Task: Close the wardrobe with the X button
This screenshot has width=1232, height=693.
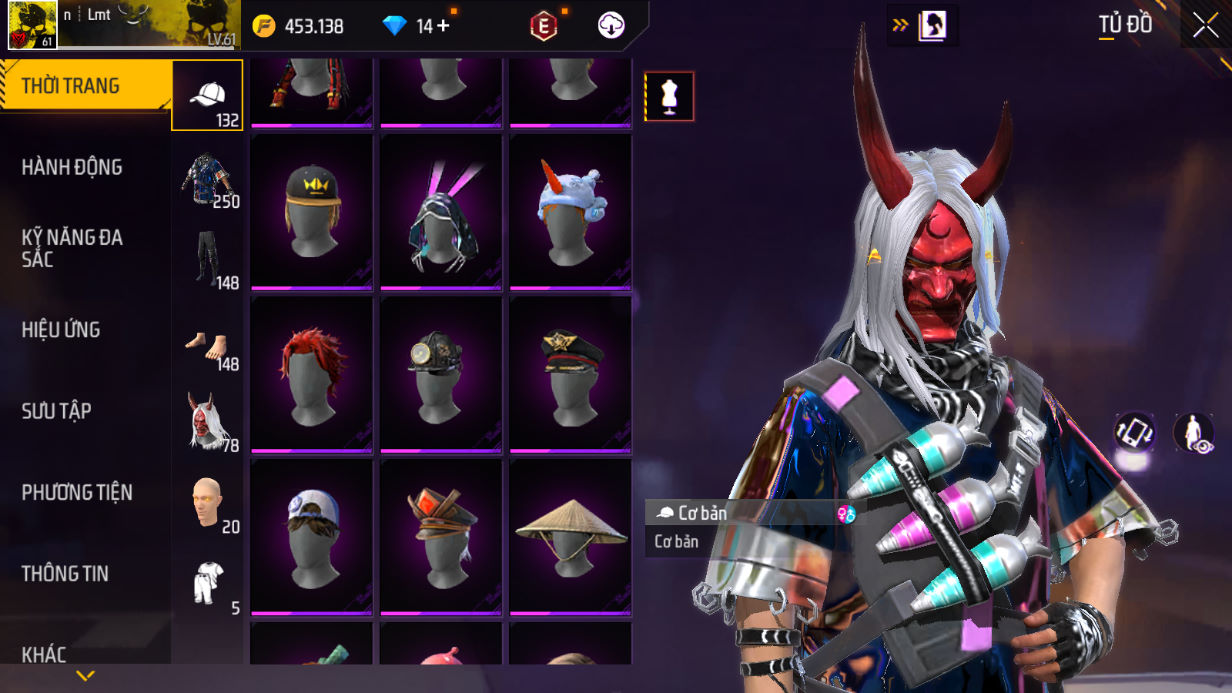Action: click(x=1204, y=25)
